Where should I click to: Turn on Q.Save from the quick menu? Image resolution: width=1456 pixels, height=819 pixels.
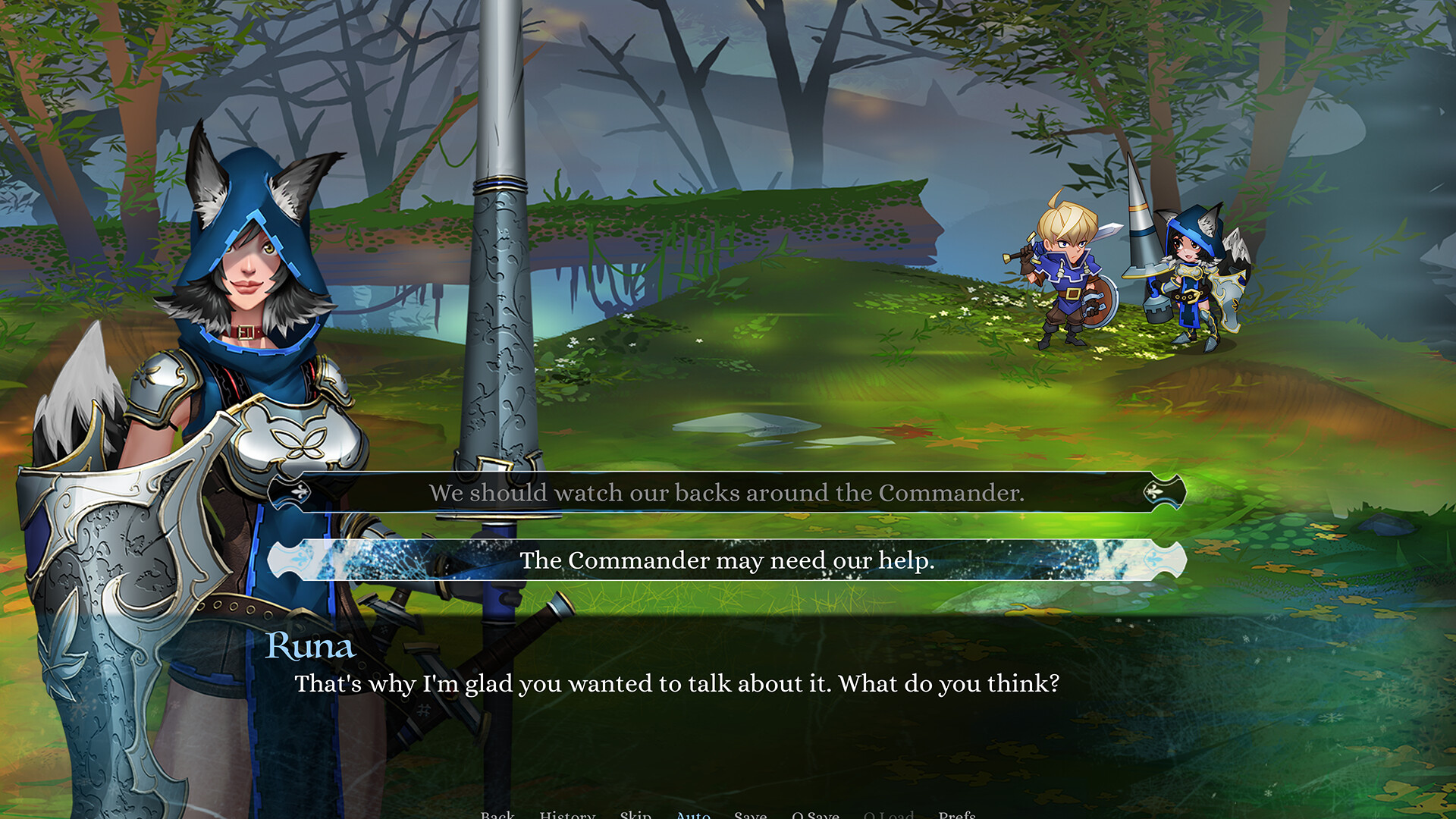click(x=816, y=814)
